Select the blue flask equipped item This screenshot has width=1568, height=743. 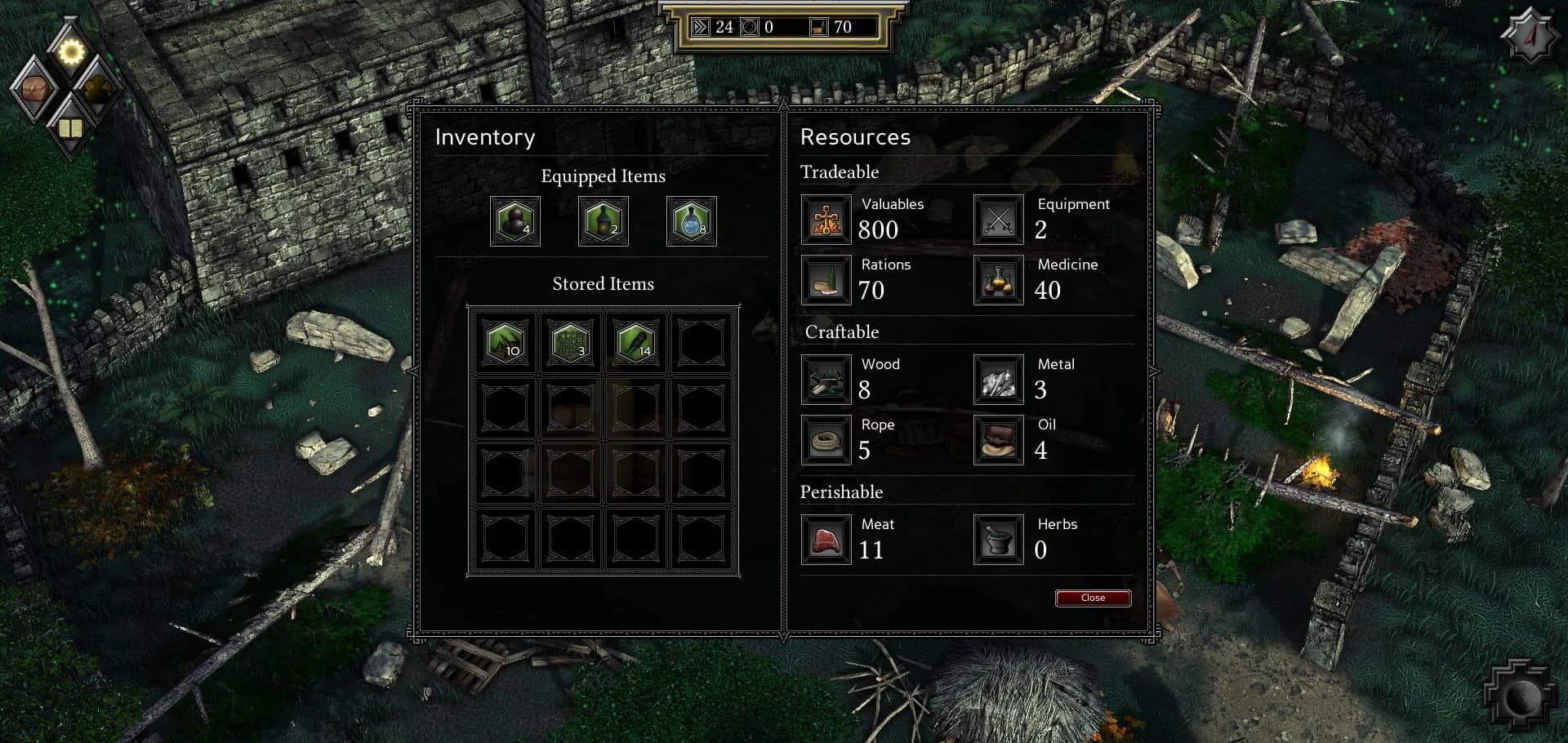[691, 221]
